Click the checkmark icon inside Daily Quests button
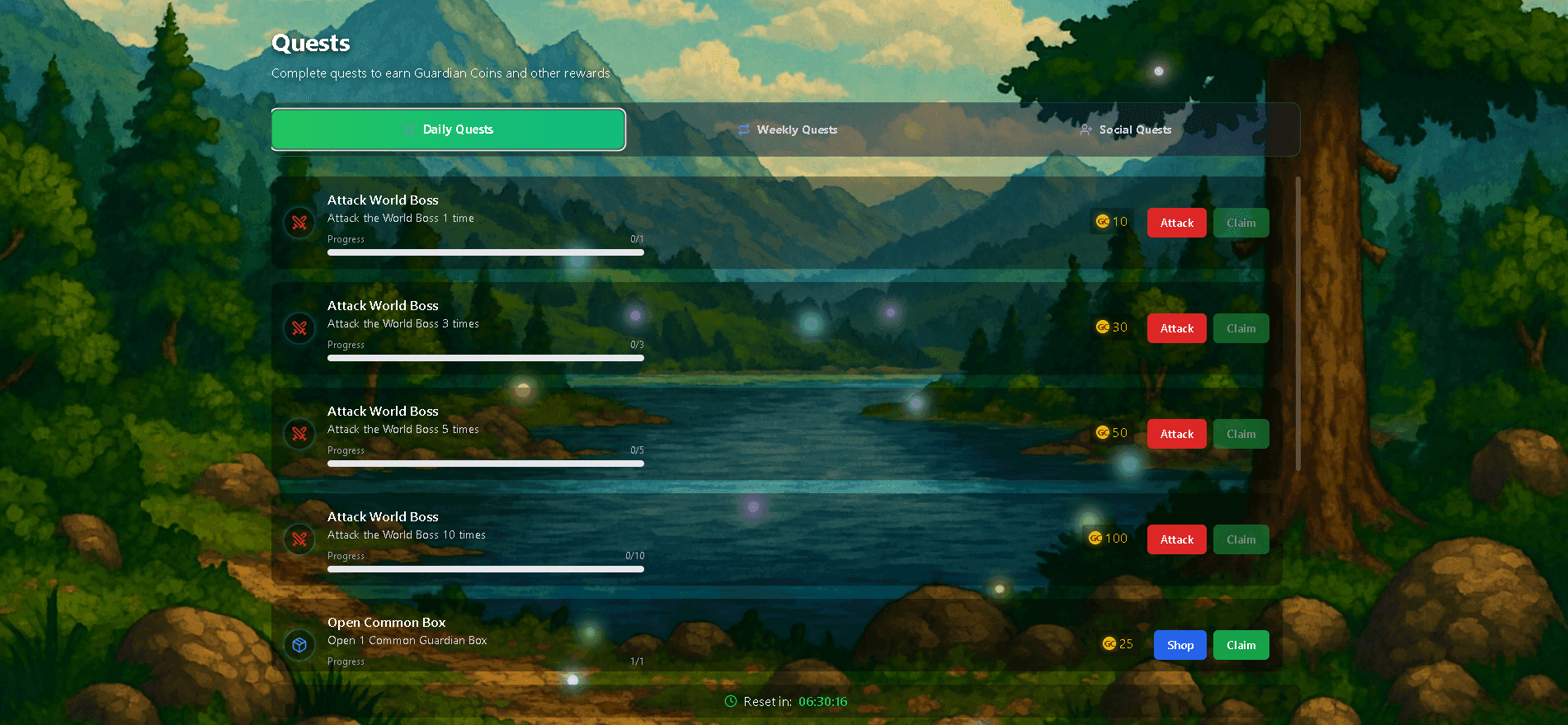The image size is (1568, 725). 410,129
